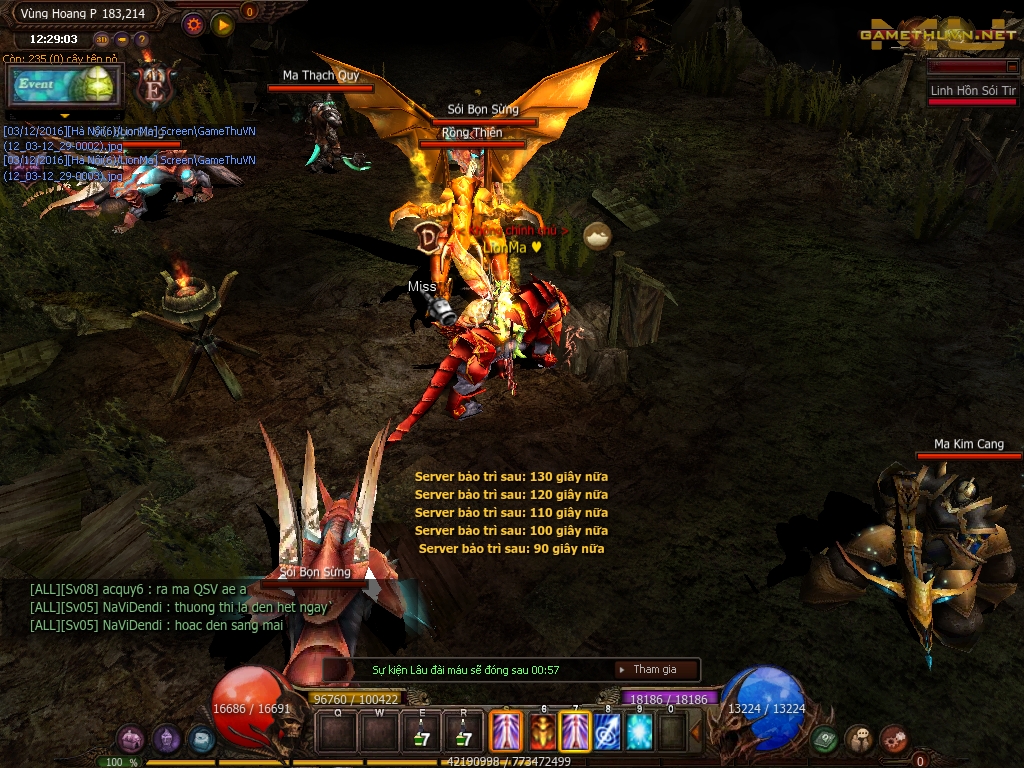Click the E shield emblem icon
The height and width of the screenshot is (768, 1024).
pos(155,87)
